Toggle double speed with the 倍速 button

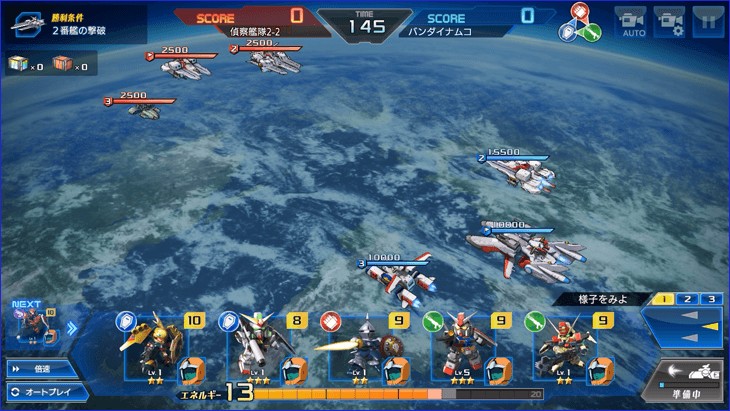point(39,368)
